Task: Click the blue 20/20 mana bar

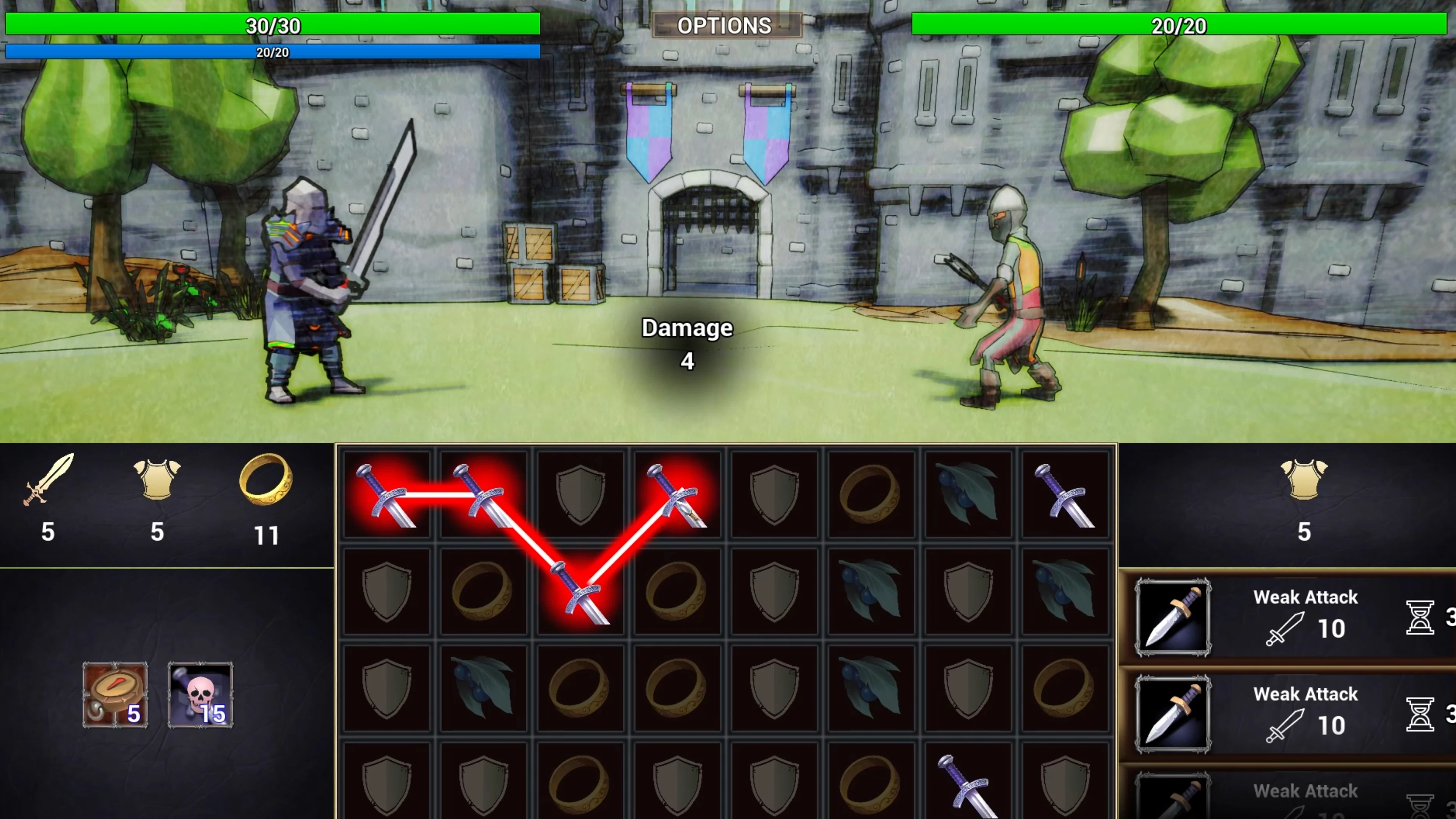Action: [271, 52]
